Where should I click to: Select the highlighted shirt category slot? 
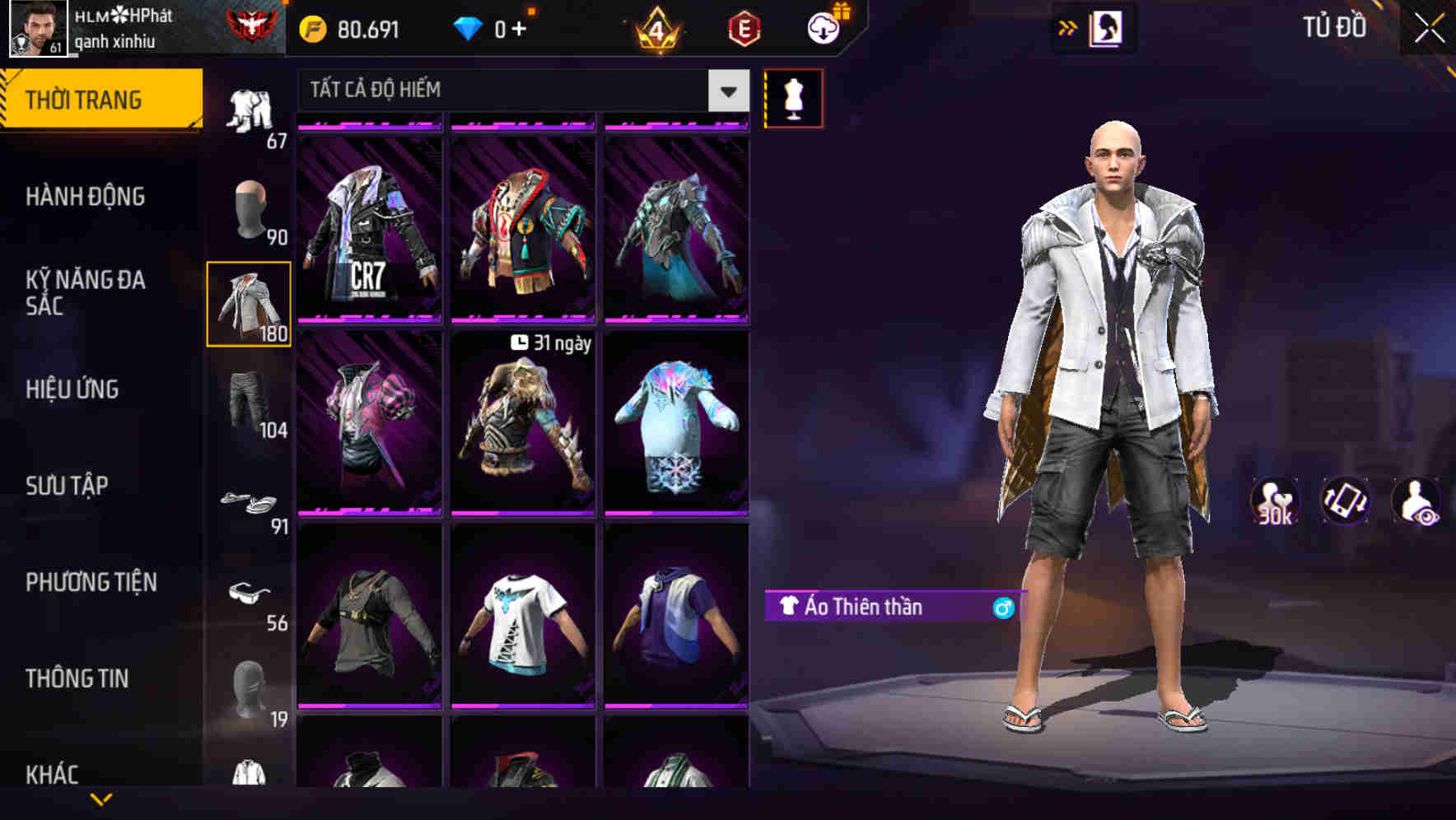pos(250,302)
